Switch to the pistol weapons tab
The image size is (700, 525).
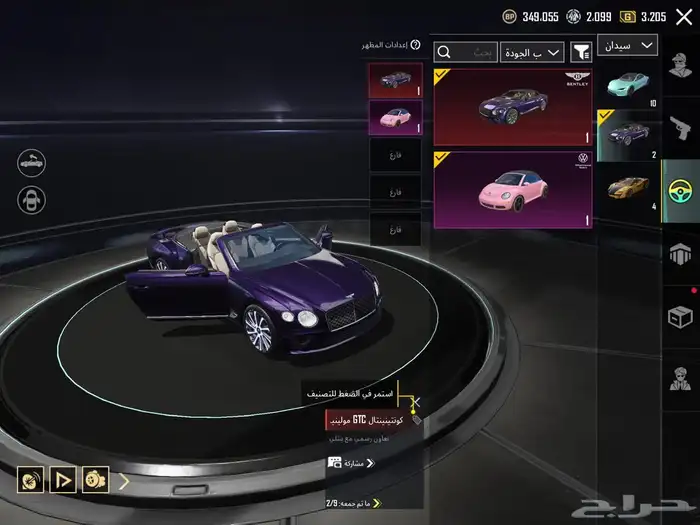point(681,125)
